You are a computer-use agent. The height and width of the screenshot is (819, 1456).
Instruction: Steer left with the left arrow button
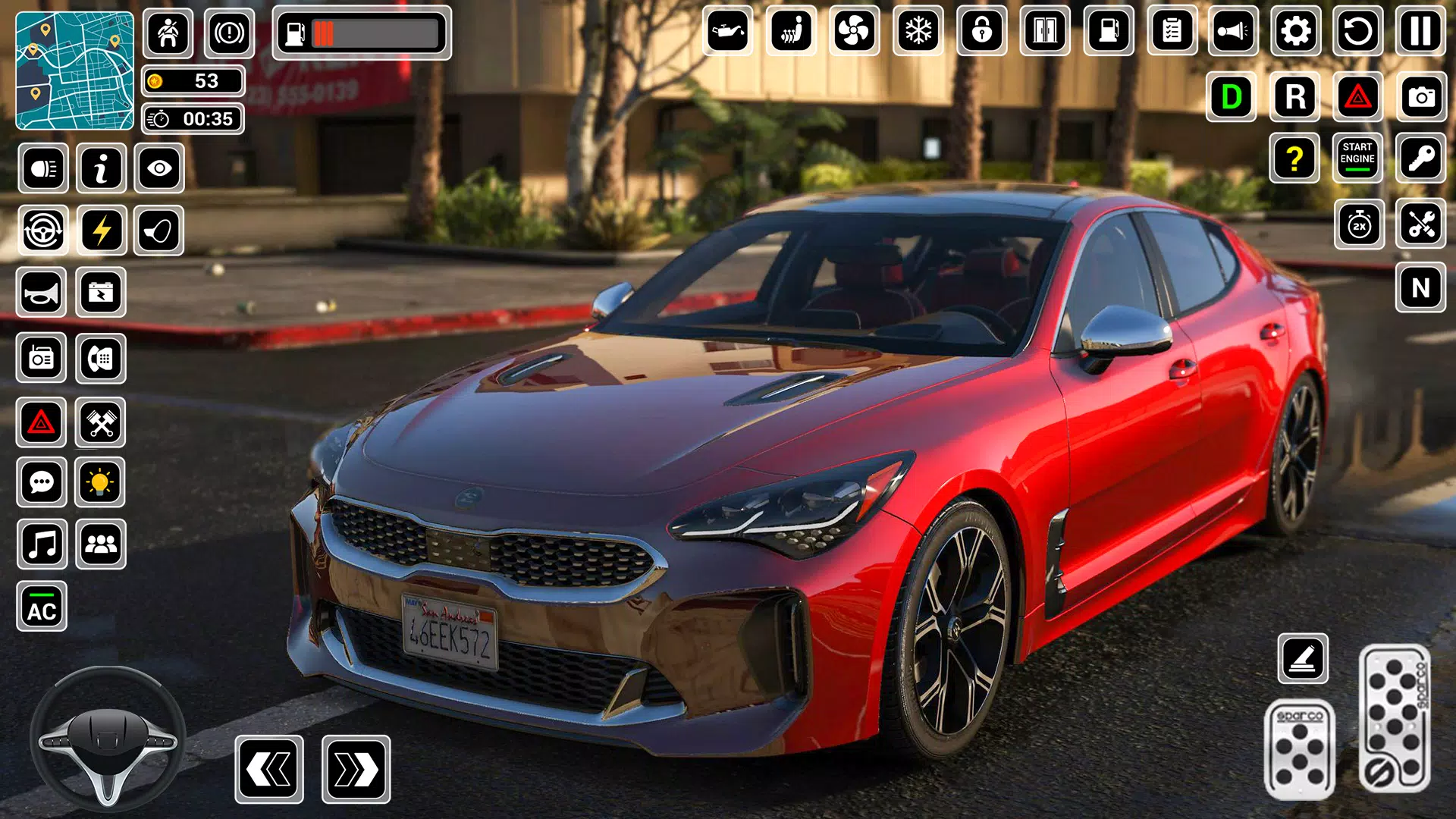[269, 769]
